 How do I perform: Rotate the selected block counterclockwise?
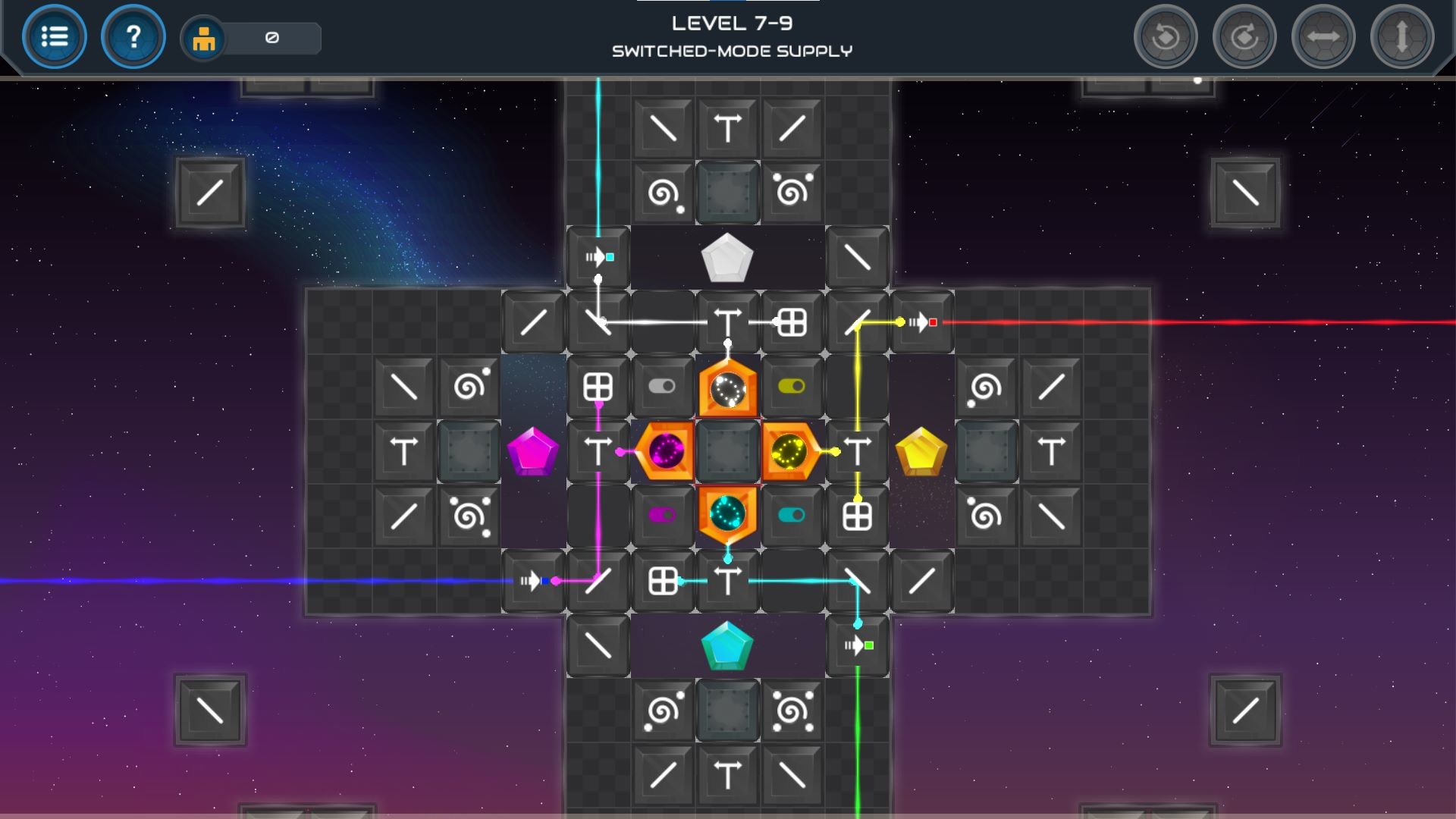(1166, 36)
